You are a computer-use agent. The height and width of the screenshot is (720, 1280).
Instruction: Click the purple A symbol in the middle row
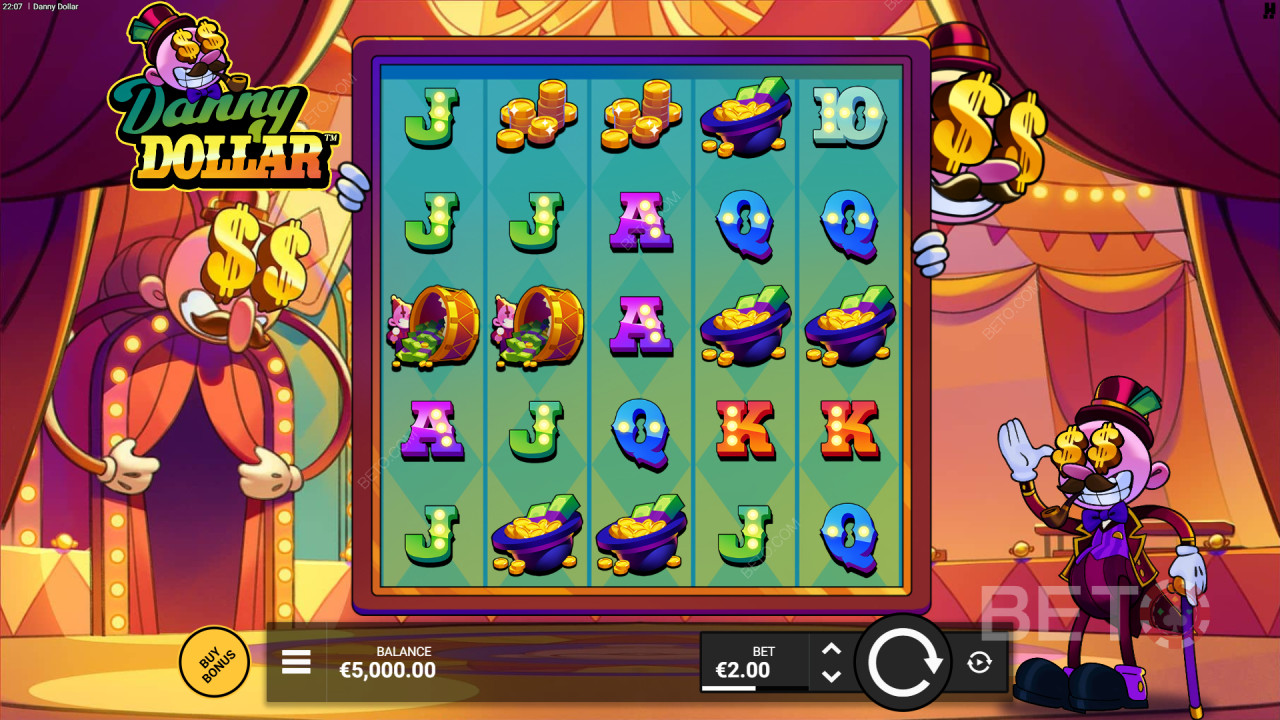click(640, 325)
